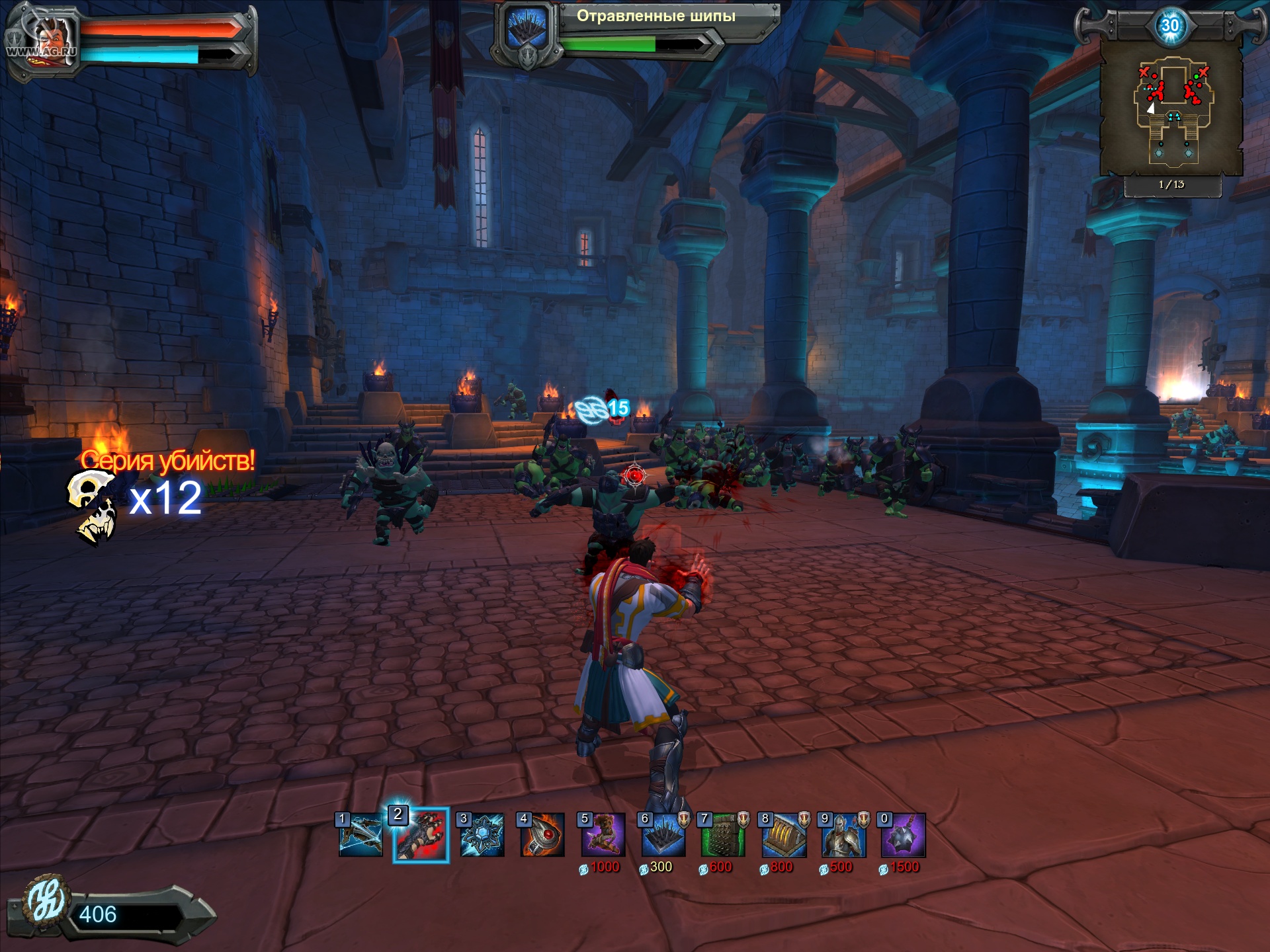
Task: Select the floor spike trap costing 300
Action: click(663, 836)
